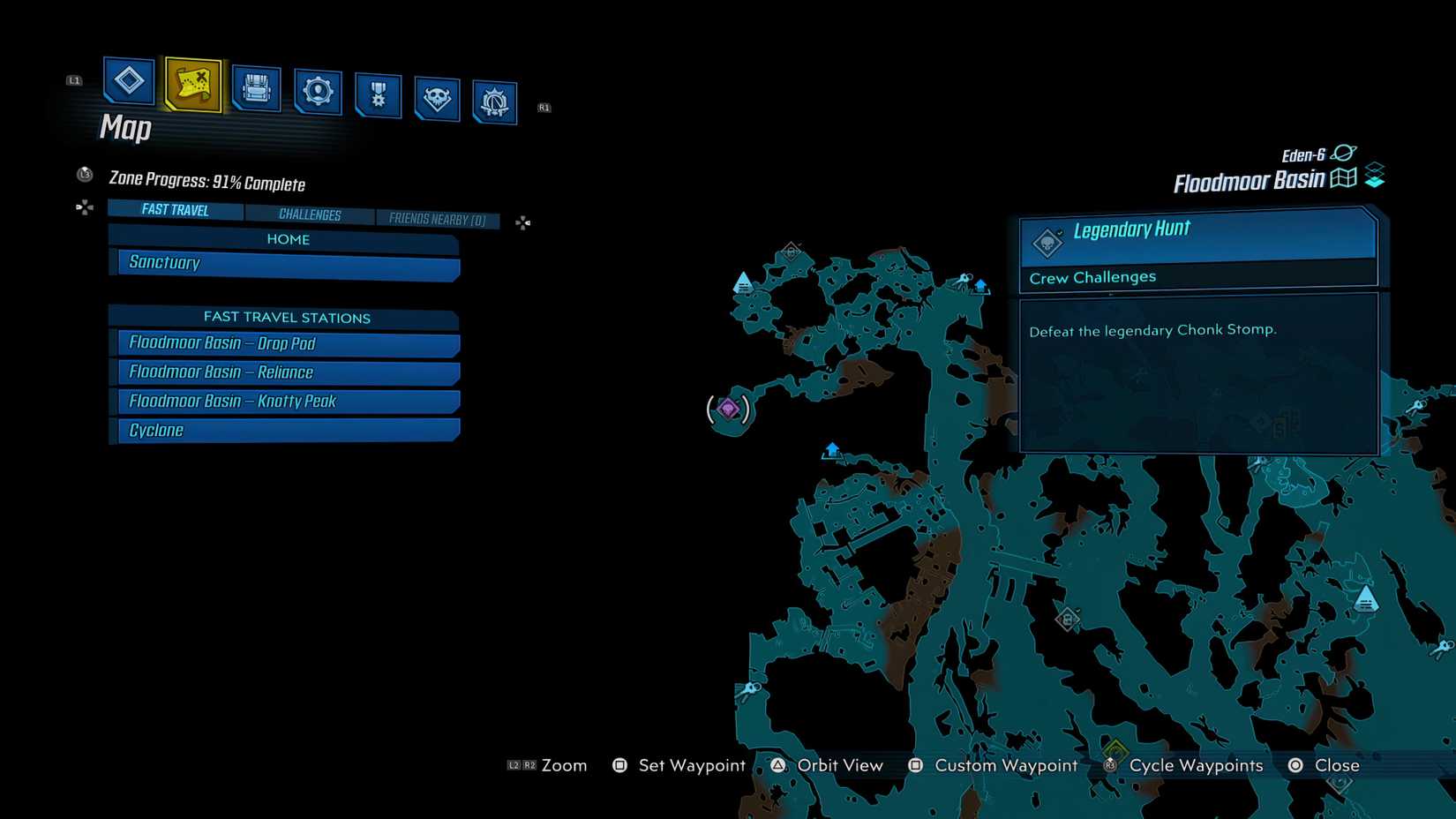Choose the Cyclone fast travel entry
1456x819 pixels.
284,430
